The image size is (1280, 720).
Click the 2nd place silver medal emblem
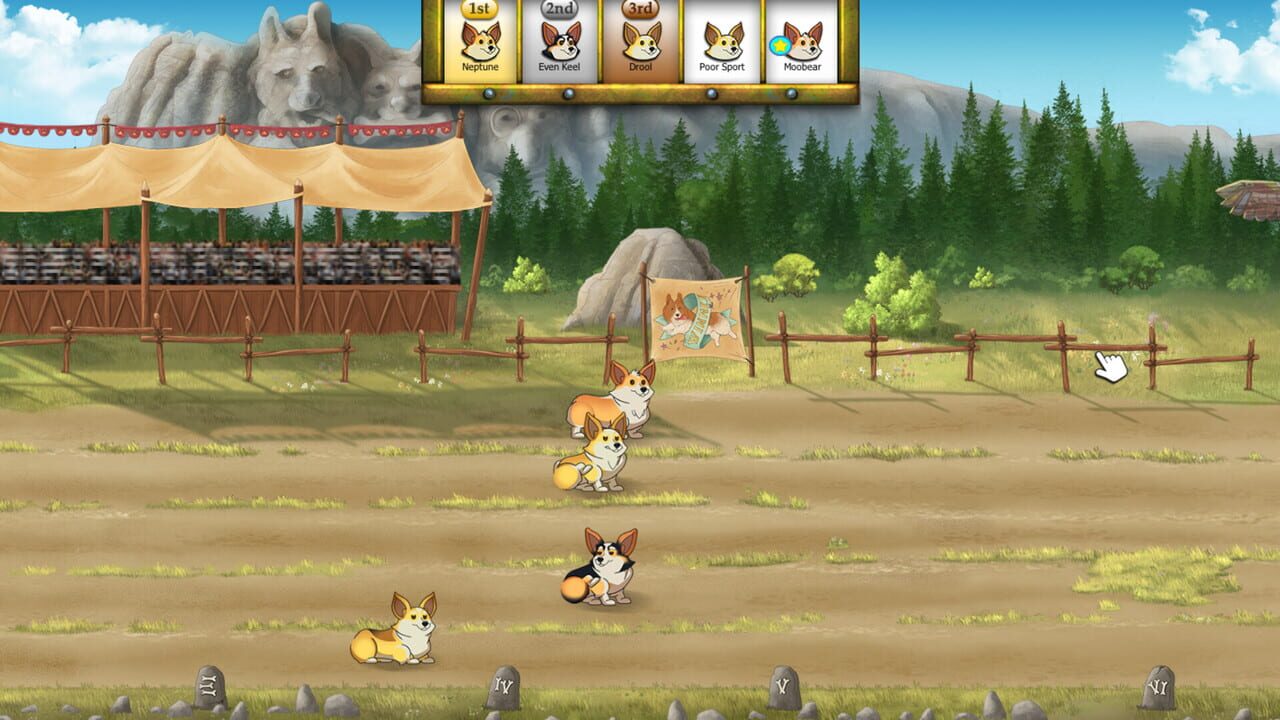pyautogui.click(x=560, y=11)
